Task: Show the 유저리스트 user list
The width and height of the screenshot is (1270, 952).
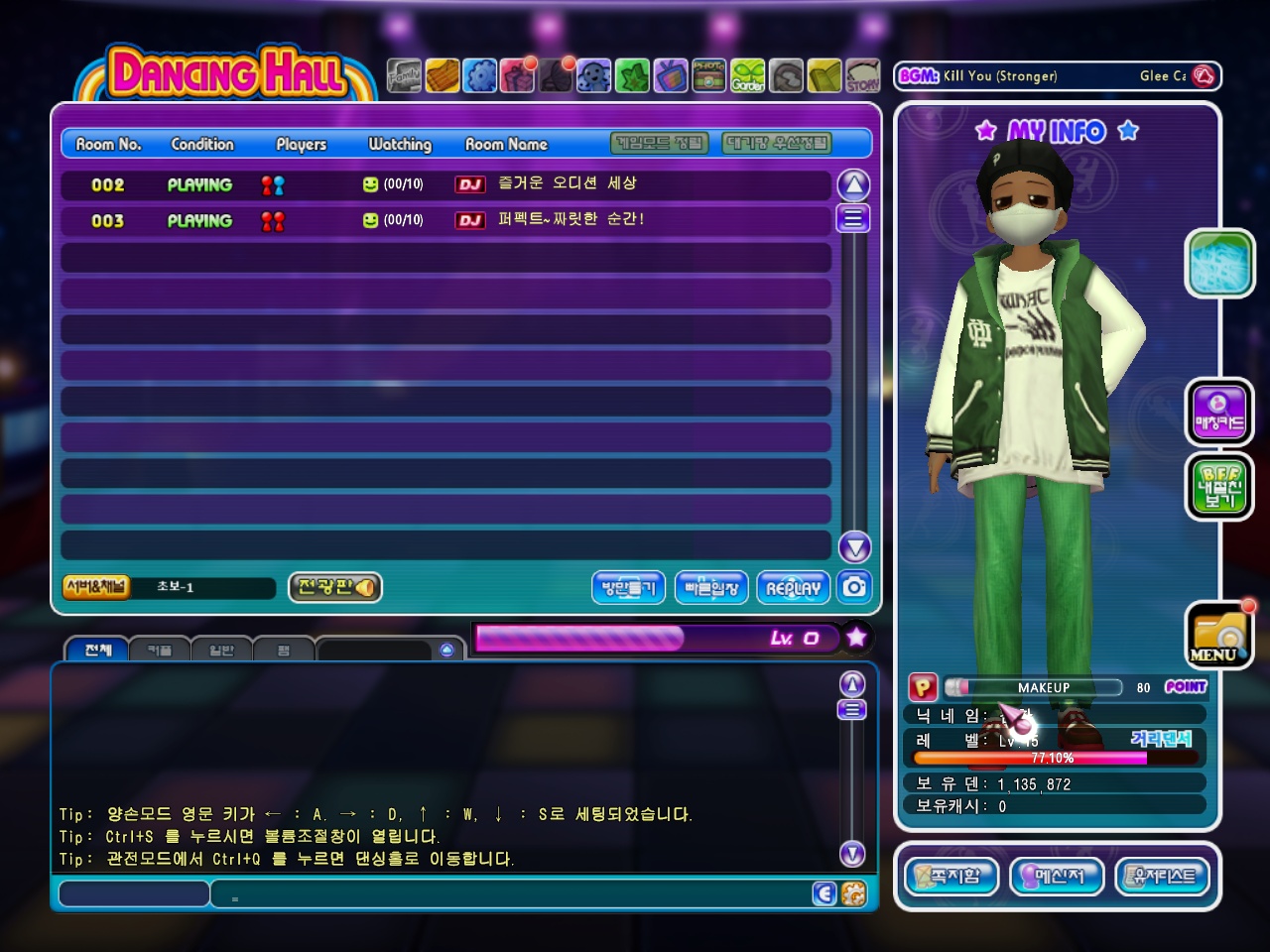Action: (x=1164, y=877)
